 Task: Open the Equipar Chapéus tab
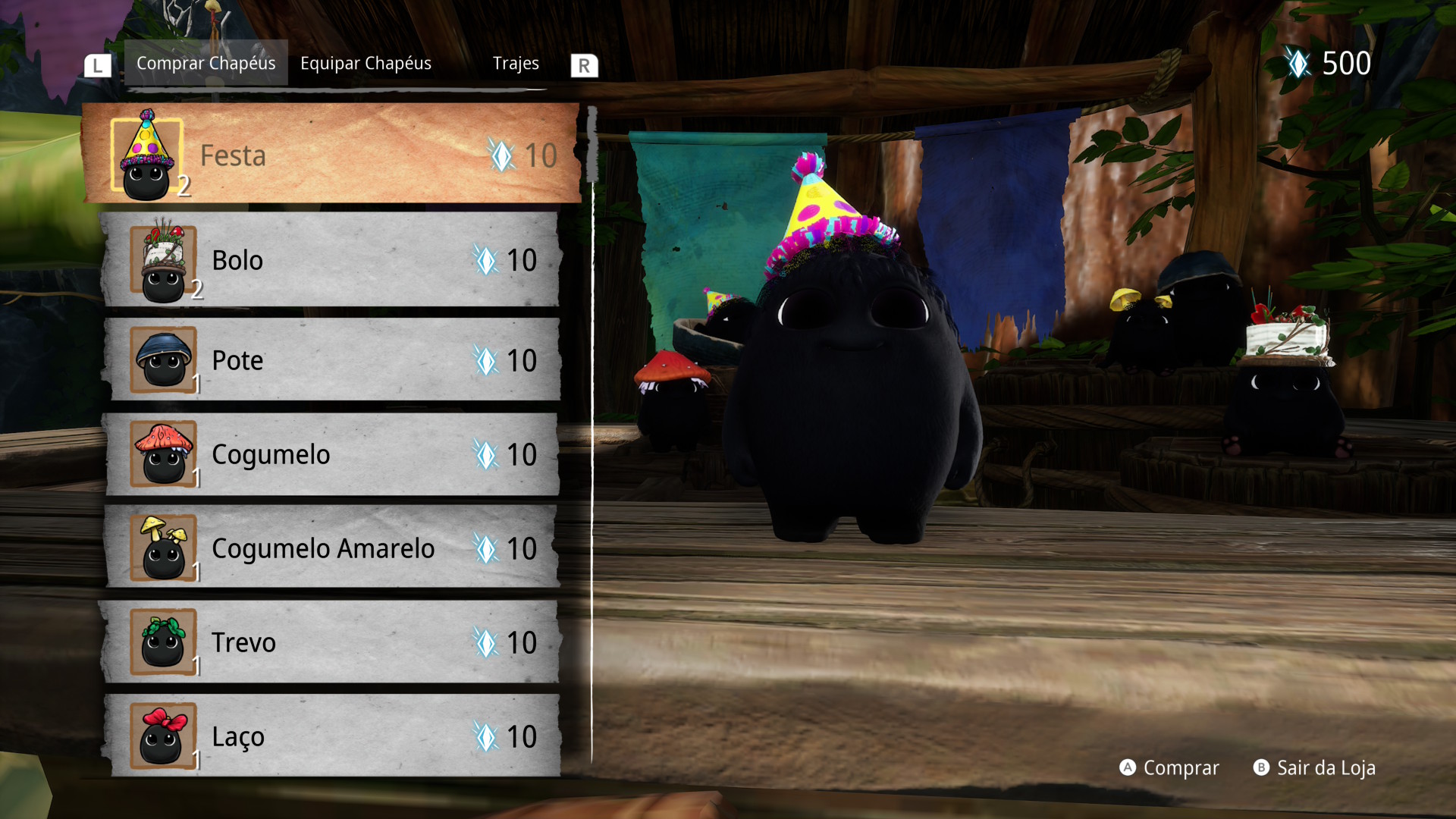pyautogui.click(x=366, y=63)
